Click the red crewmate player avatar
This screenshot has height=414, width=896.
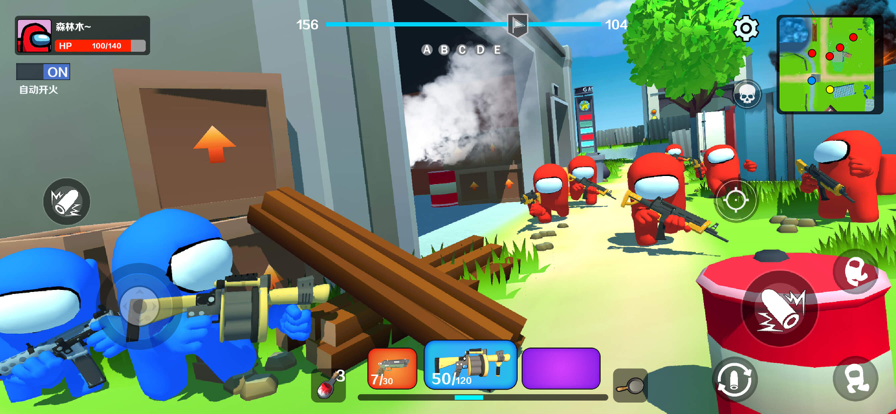[x=34, y=35]
